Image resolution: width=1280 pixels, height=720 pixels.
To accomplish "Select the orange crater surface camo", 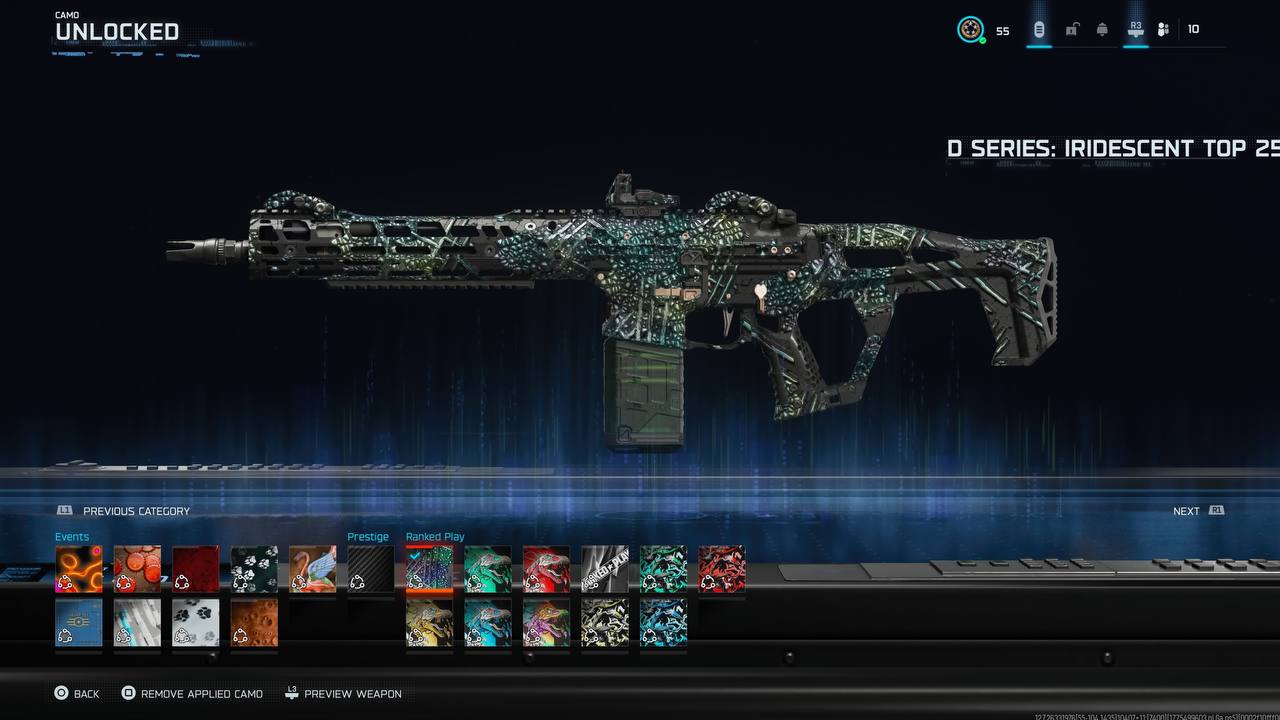I will (254, 622).
